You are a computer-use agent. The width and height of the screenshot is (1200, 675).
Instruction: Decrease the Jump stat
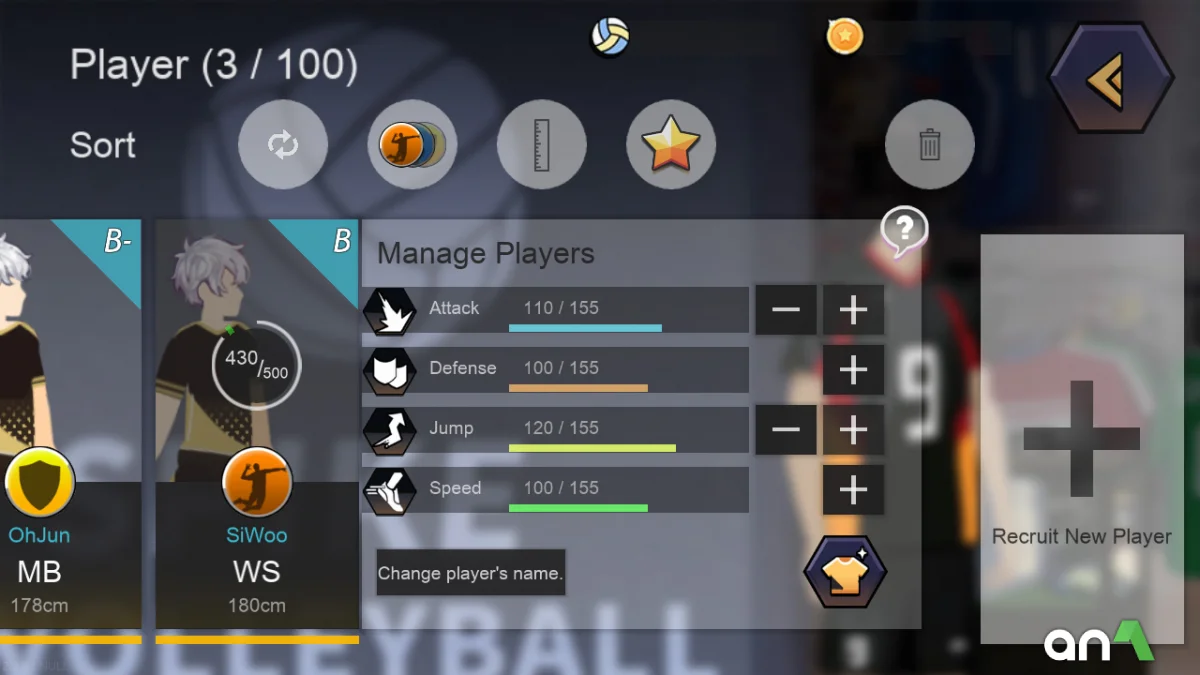click(x=786, y=430)
